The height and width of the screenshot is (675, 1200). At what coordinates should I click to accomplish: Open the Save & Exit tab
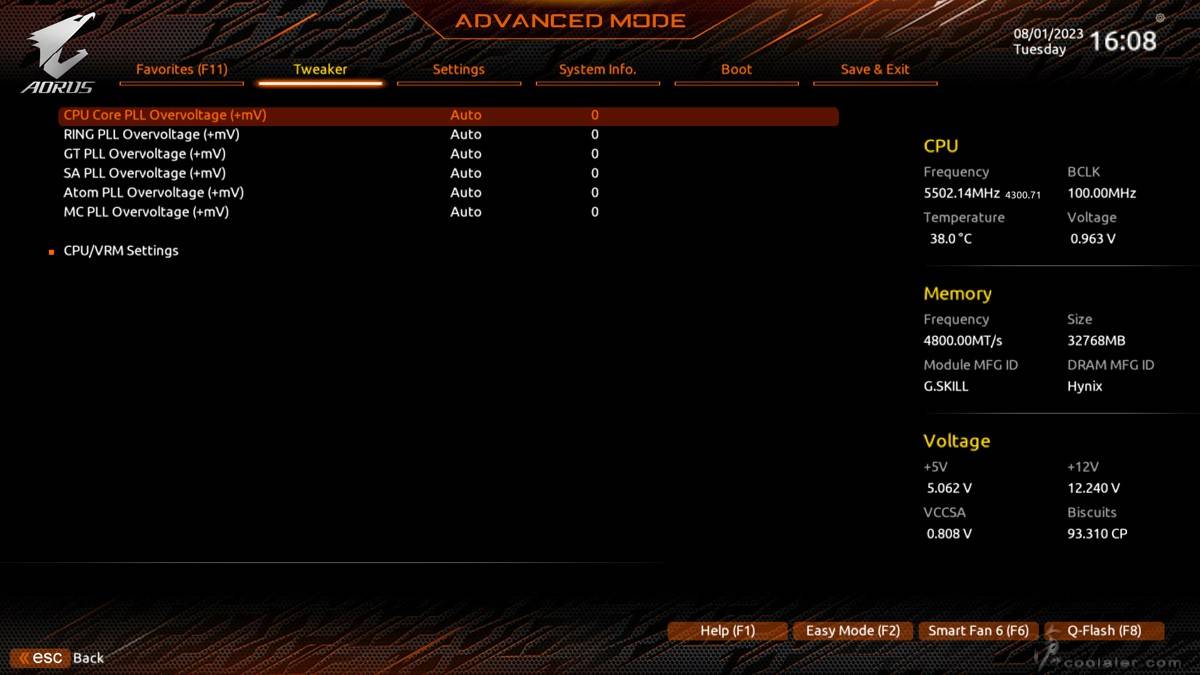click(875, 70)
